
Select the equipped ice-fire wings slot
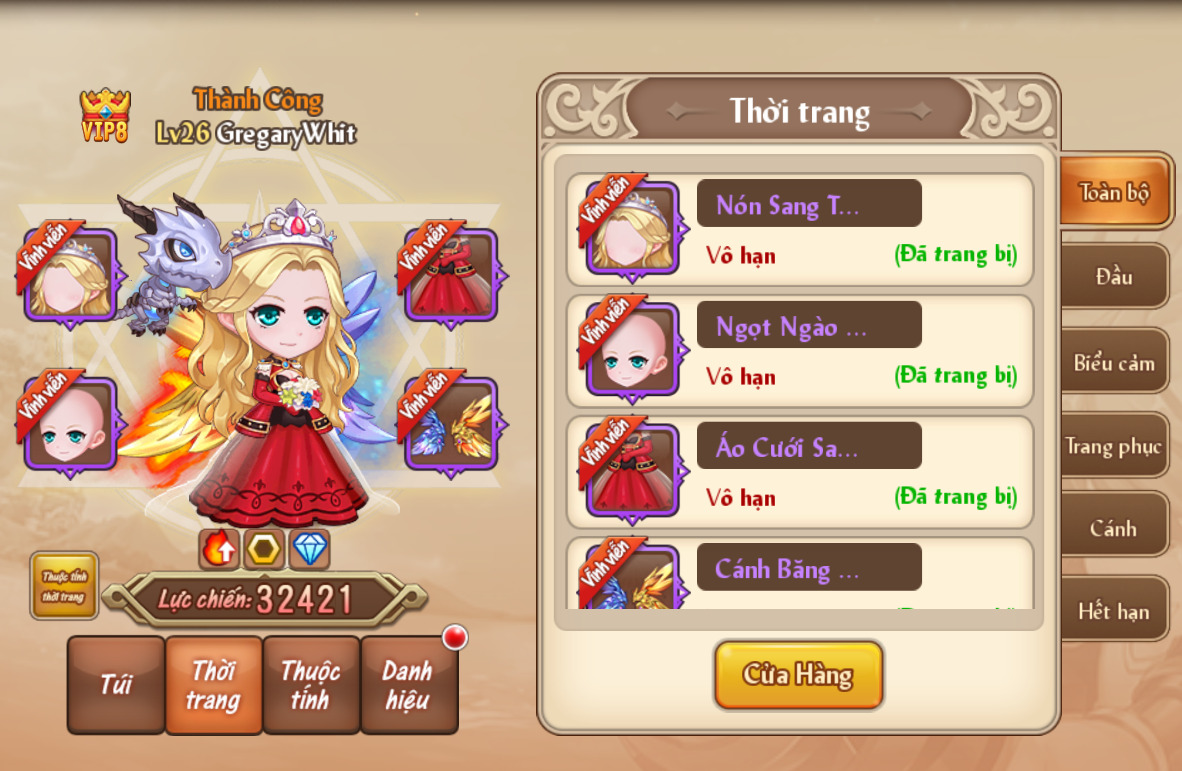(450, 423)
